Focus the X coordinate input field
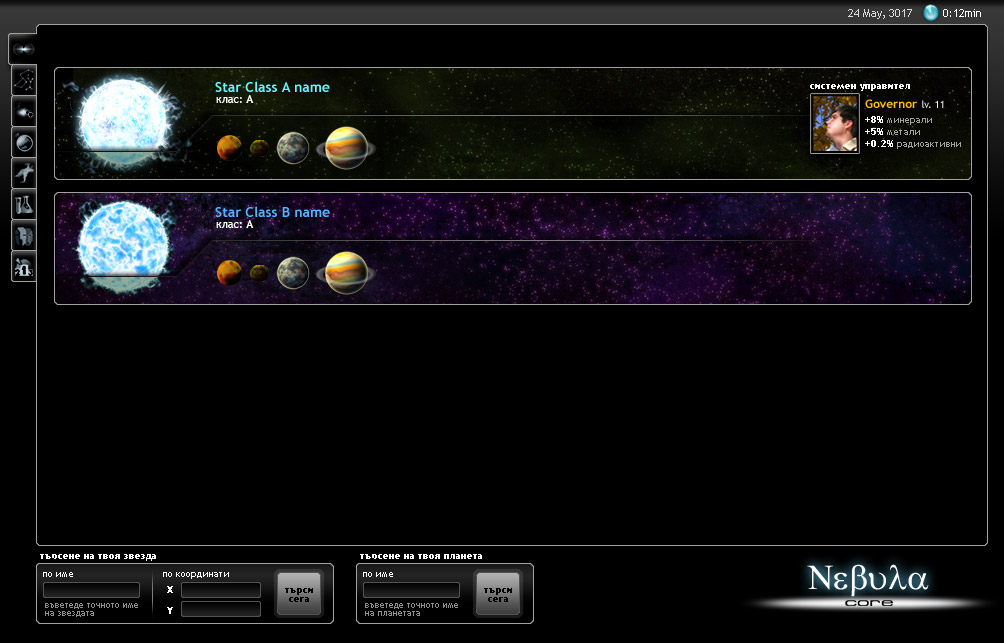1004x643 pixels. [x=220, y=590]
